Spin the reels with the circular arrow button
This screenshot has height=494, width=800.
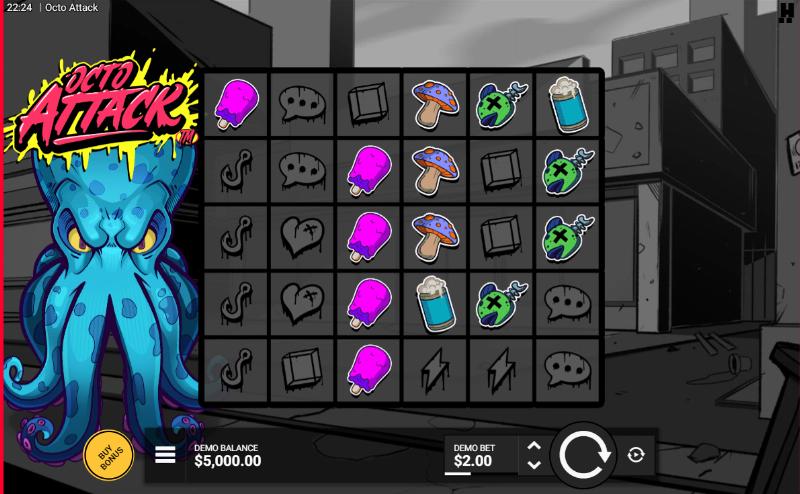coord(585,456)
